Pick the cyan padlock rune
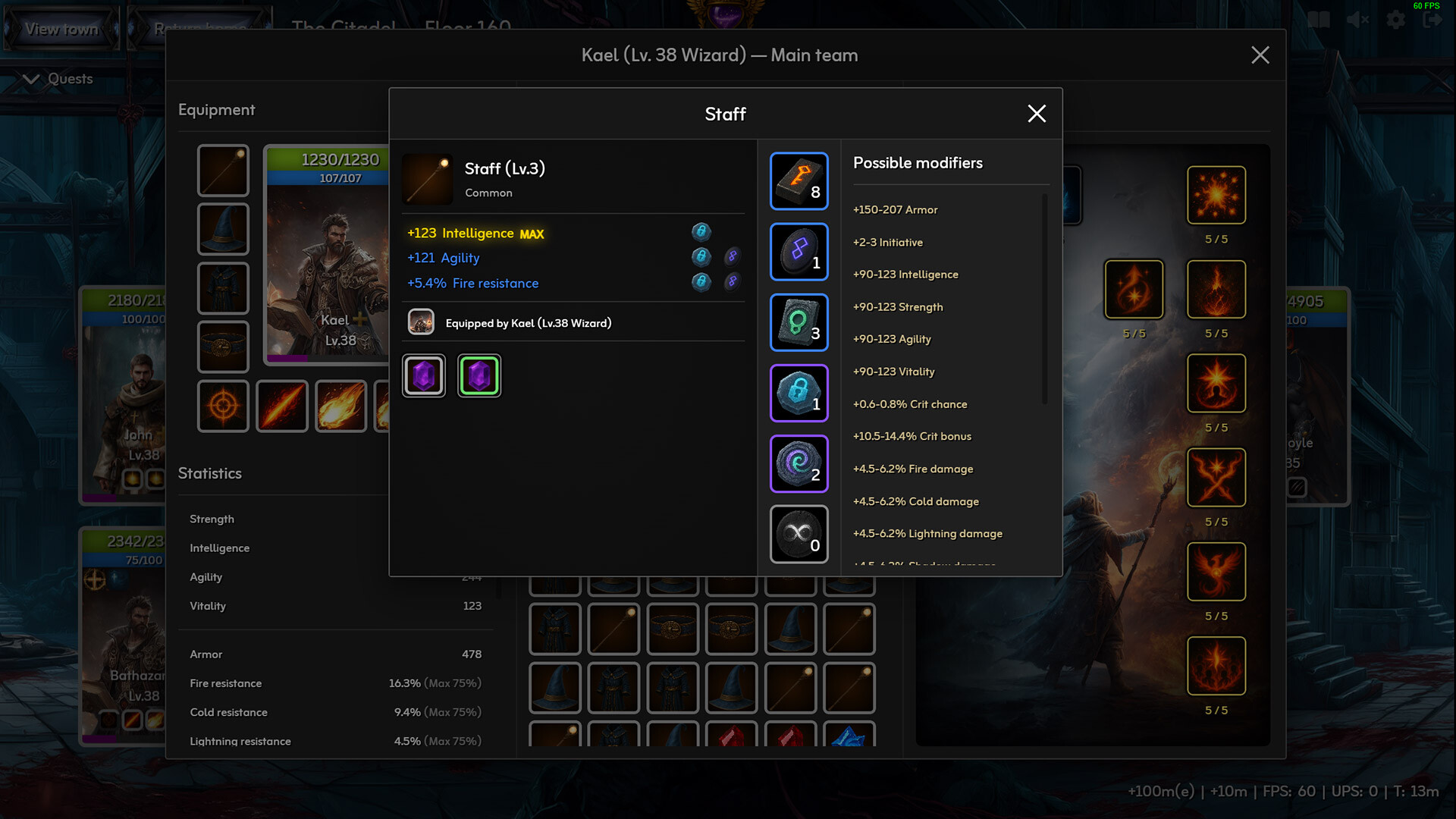Image resolution: width=1456 pixels, height=819 pixels. click(x=799, y=393)
